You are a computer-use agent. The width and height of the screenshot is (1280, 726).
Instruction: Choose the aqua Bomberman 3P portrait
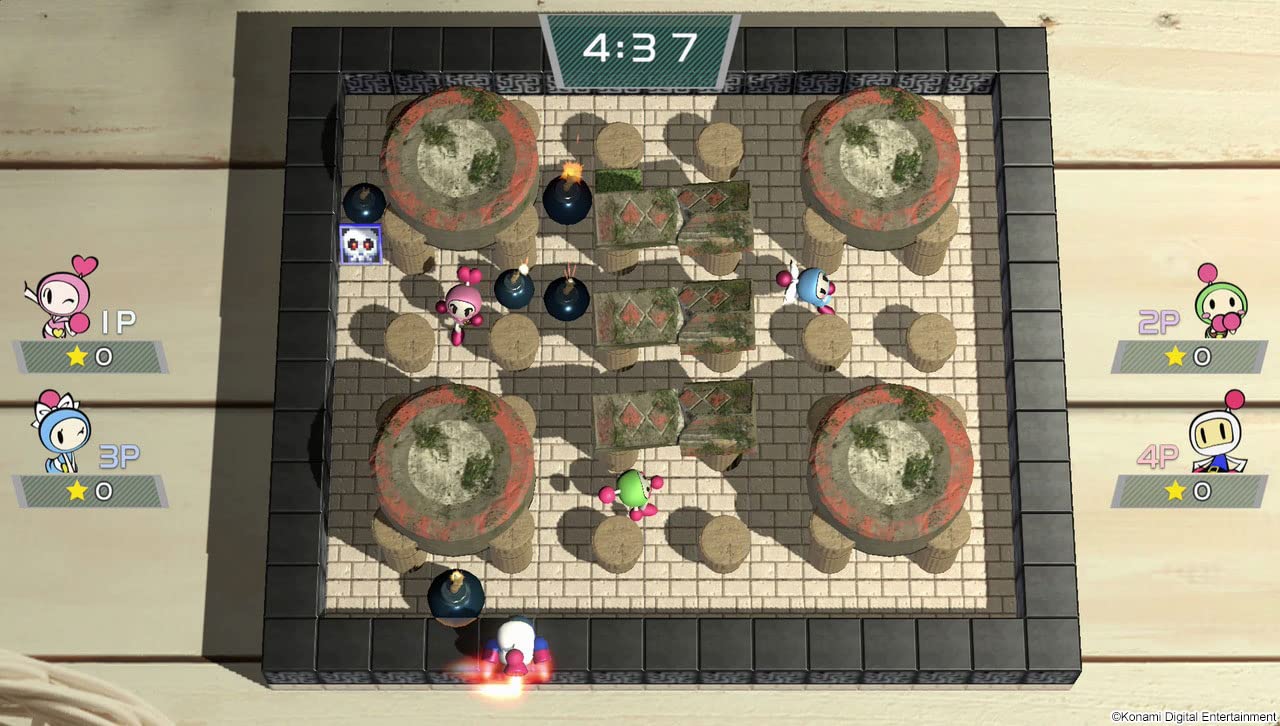[63, 433]
